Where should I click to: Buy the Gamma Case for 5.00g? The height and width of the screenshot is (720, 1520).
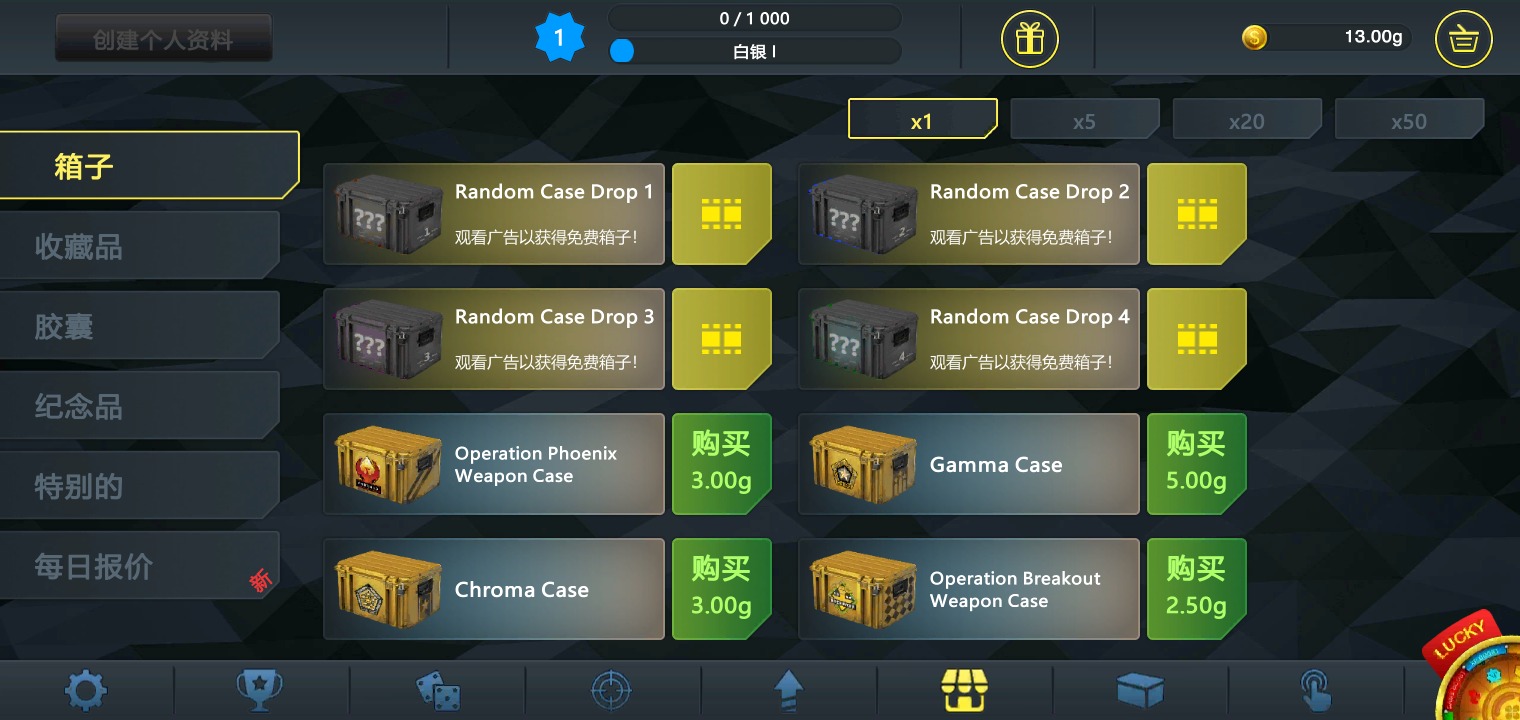click(x=1196, y=463)
